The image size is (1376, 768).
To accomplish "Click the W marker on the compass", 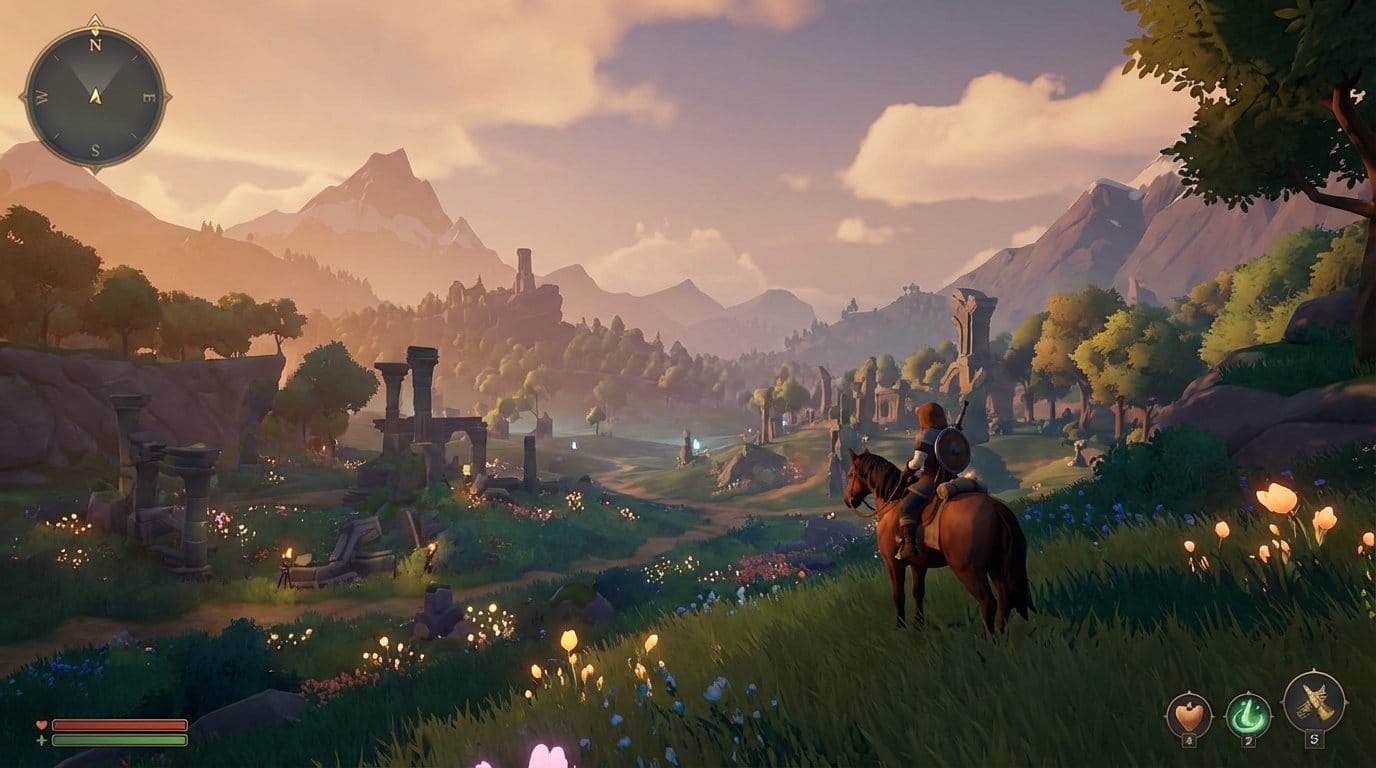I will (42, 97).
